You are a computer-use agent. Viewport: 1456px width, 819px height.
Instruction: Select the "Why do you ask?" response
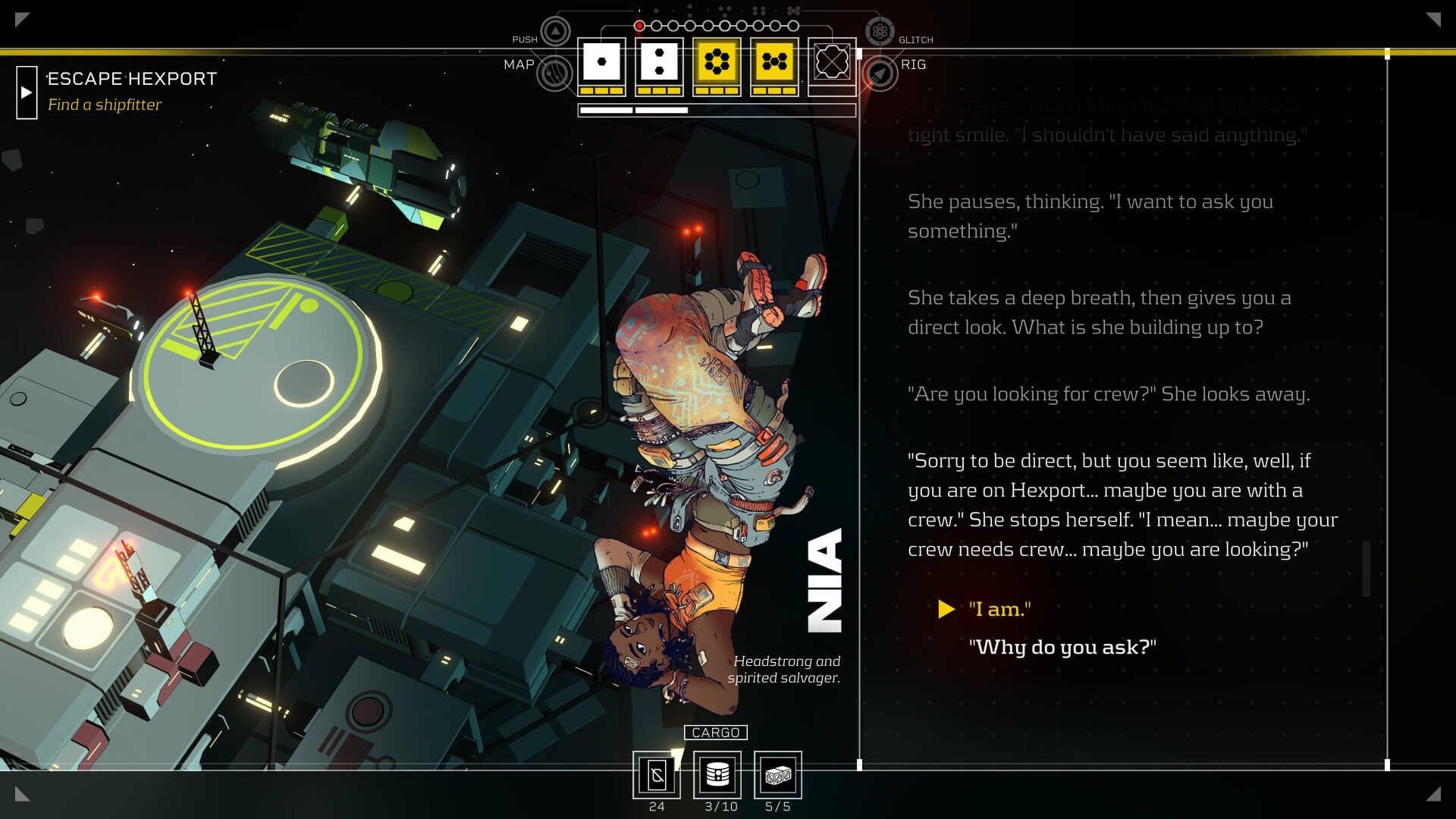click(1062, 647)
